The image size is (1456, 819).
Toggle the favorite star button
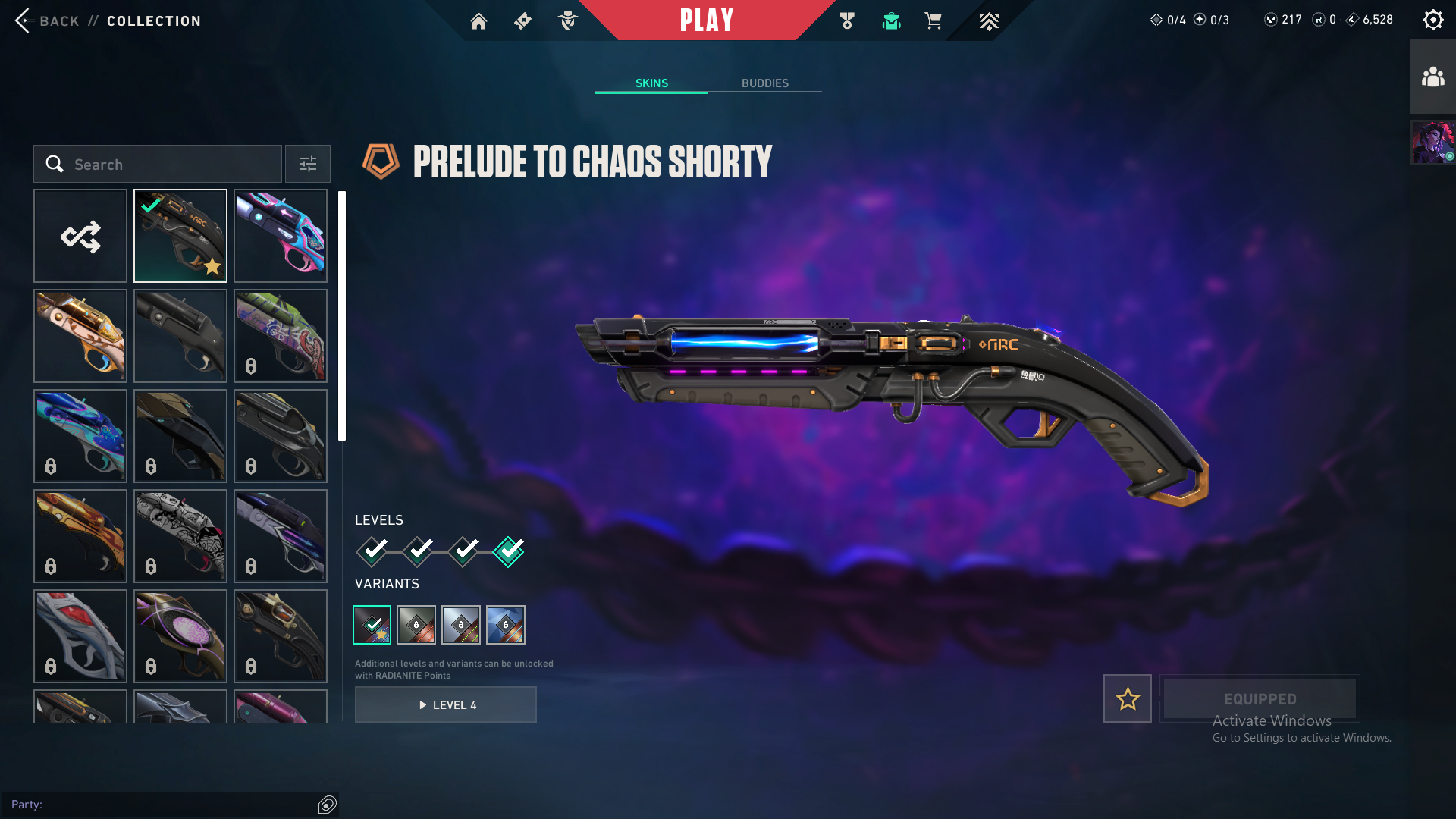pyautogui.click(x=1128, y=698)
